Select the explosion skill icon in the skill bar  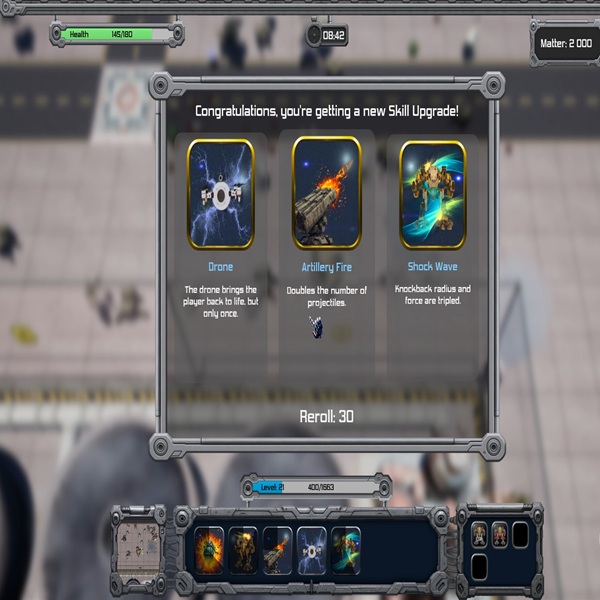pos(210,551)
